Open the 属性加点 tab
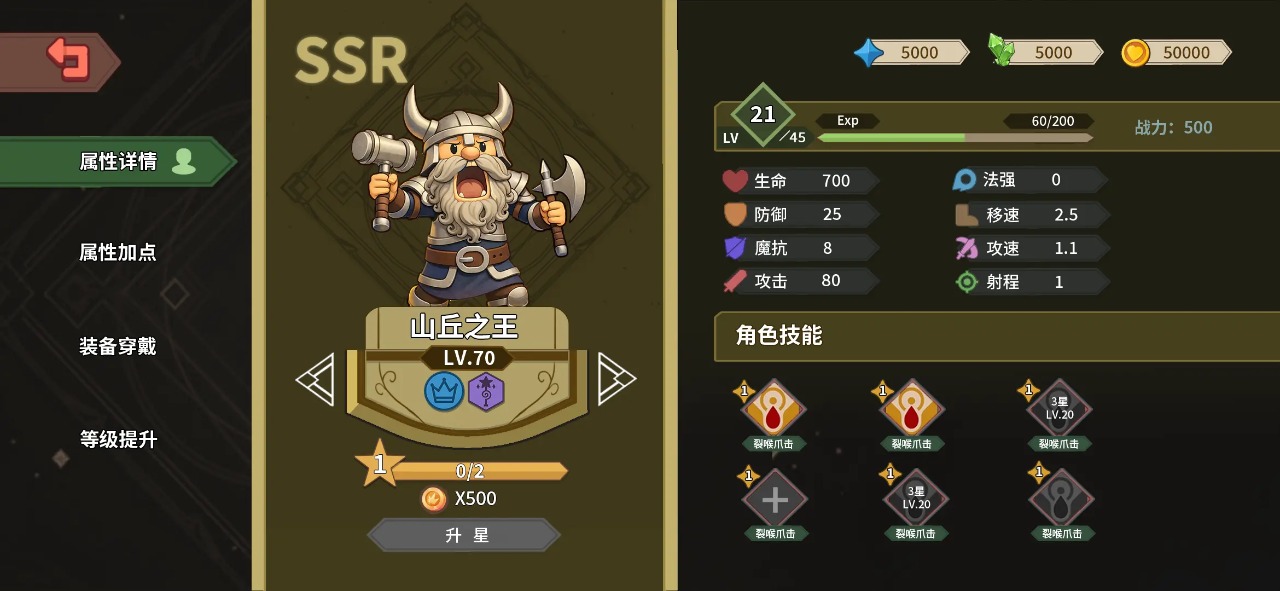The image size is (1280, 591). pyautogui.click(x=118, y=253)
